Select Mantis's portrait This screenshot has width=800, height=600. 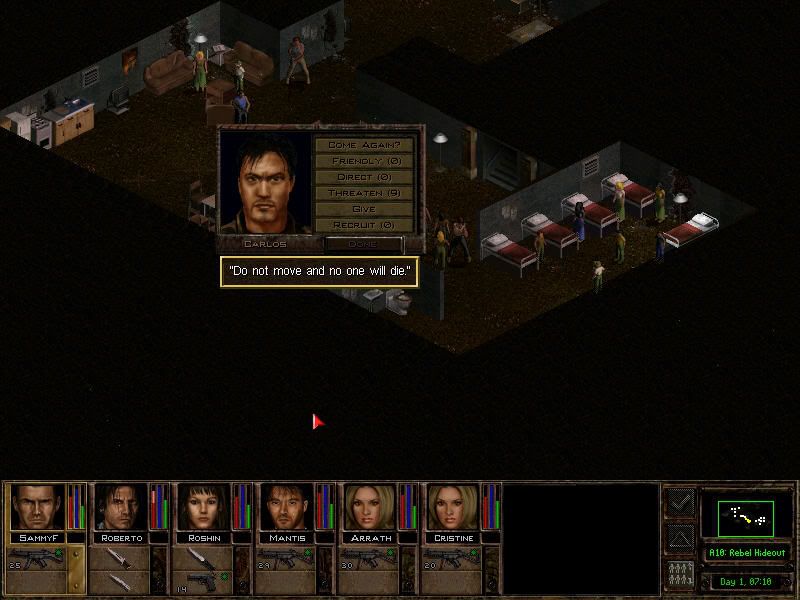288,507
